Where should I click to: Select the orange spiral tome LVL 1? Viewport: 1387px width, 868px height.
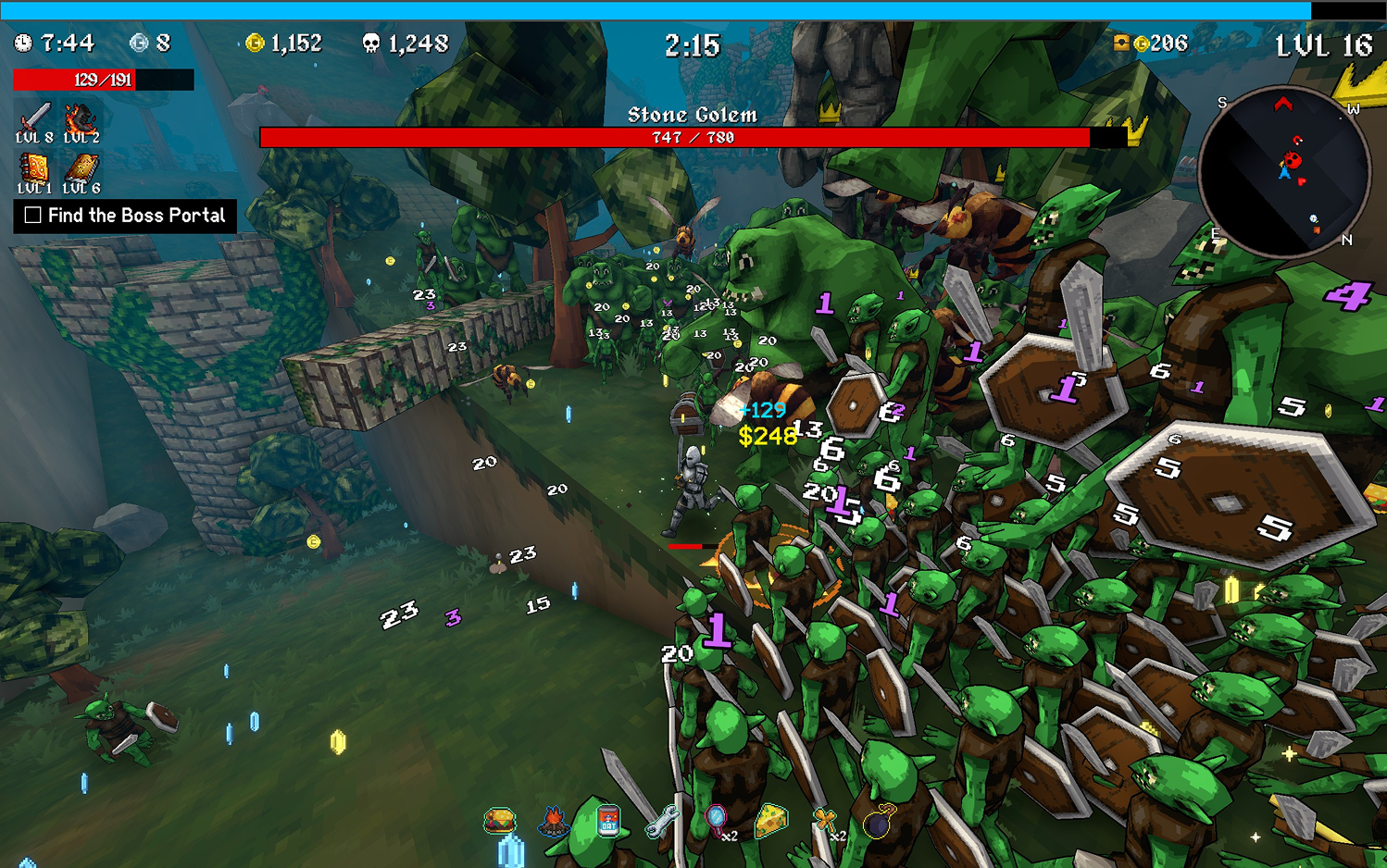(34, 169)
